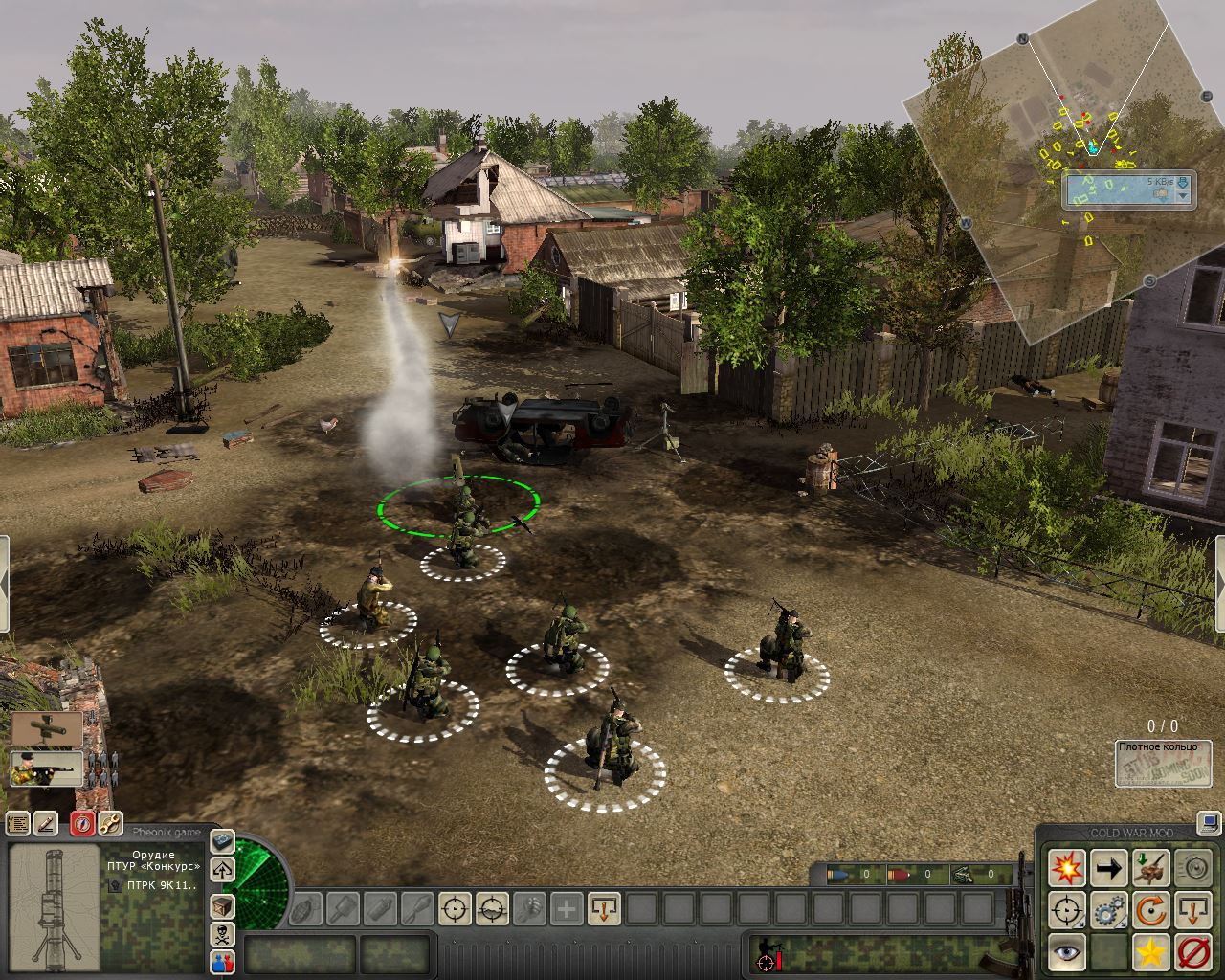Activate the orange rotate arrow command
This screenshot has width=1225, height=980.
(x=1150, y=910)
